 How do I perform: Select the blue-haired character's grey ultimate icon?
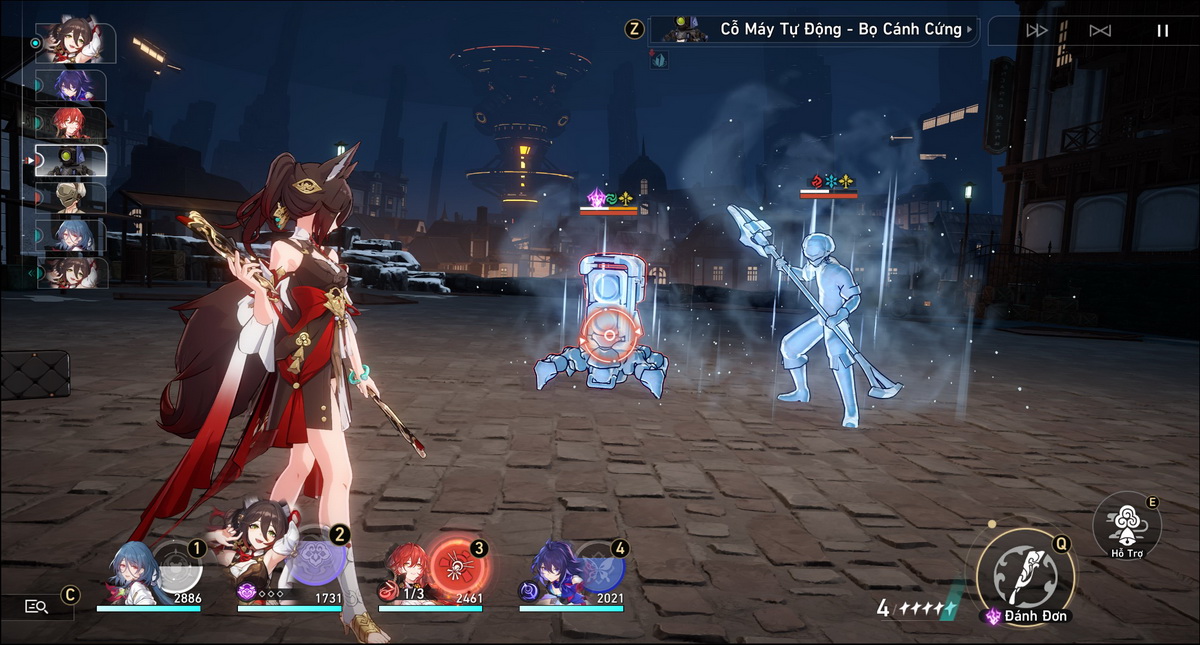pyautogui.click(x=177, y=566)
